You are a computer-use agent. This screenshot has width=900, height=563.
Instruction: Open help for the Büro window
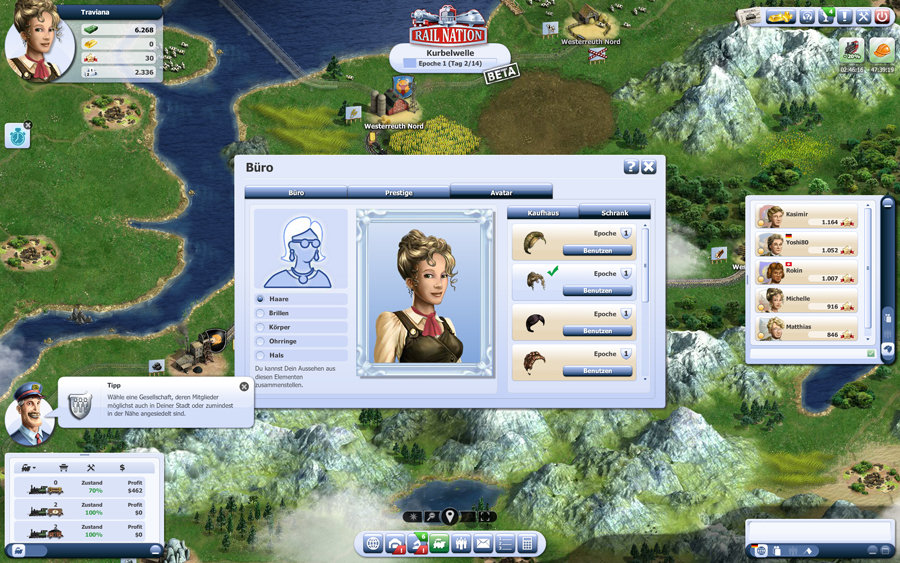click(x=631, y=167)
